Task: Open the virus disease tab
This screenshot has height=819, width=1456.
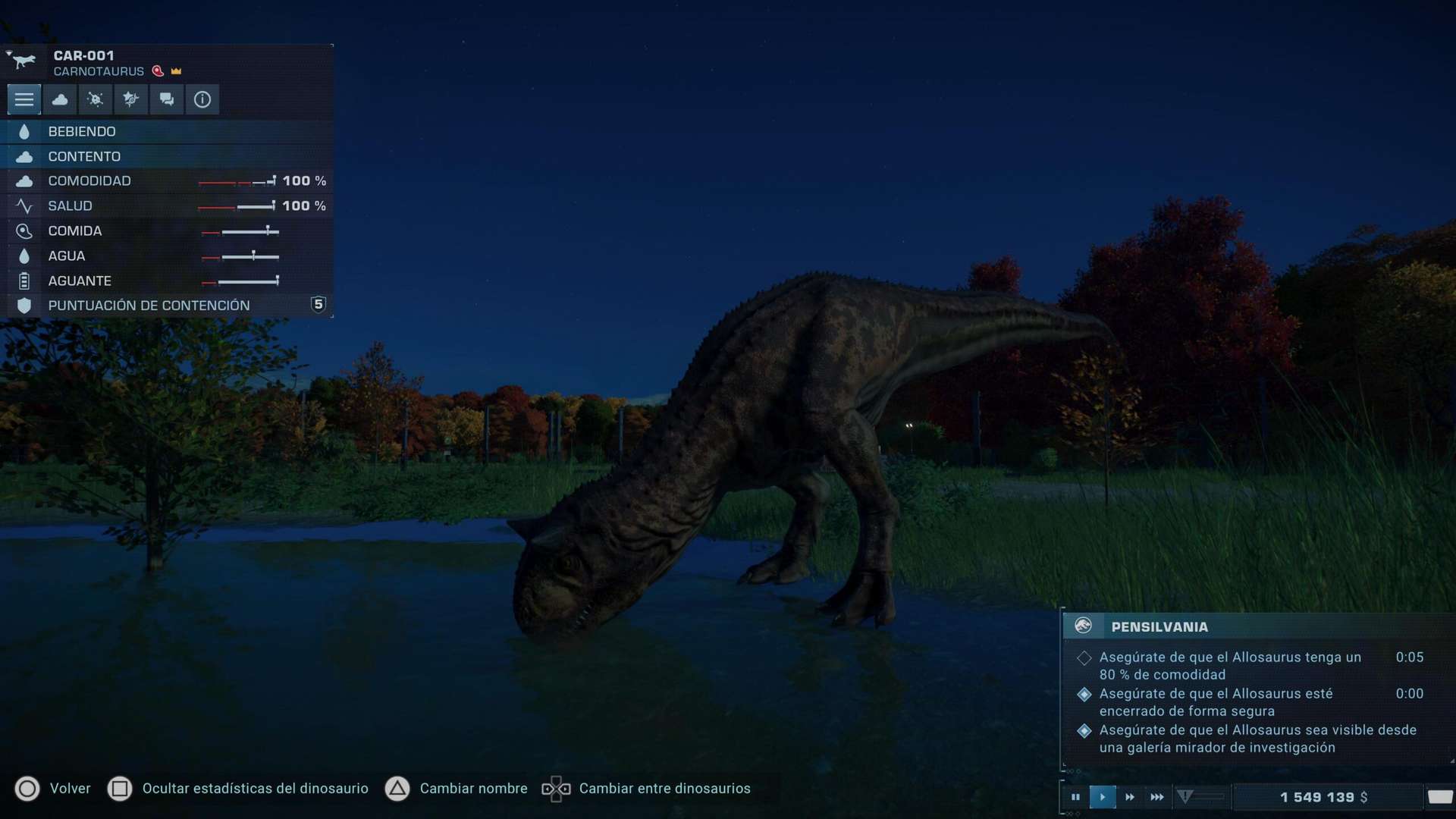Action: click(x=96, y=99)
